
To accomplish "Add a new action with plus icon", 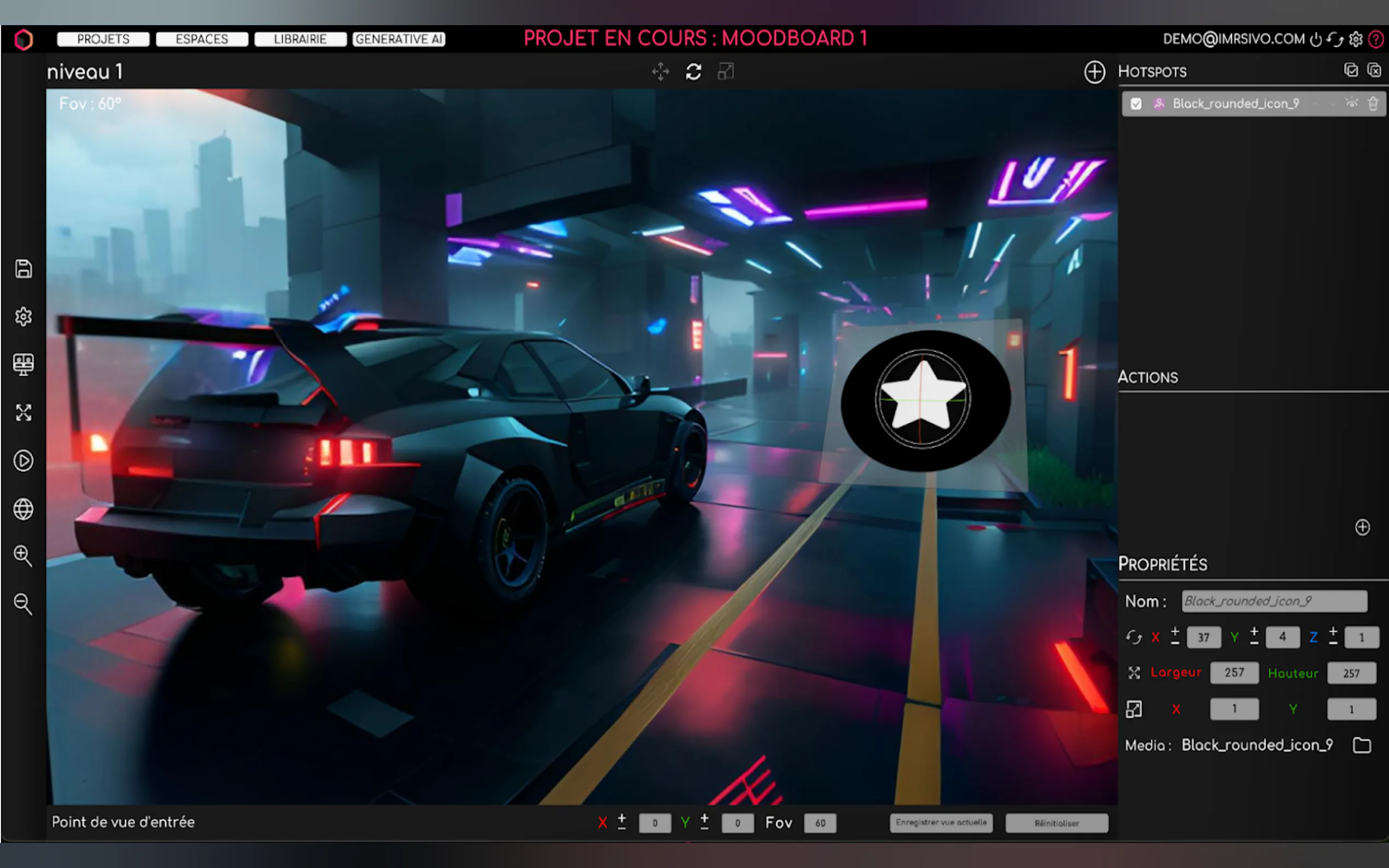I will click(1362, 527).
